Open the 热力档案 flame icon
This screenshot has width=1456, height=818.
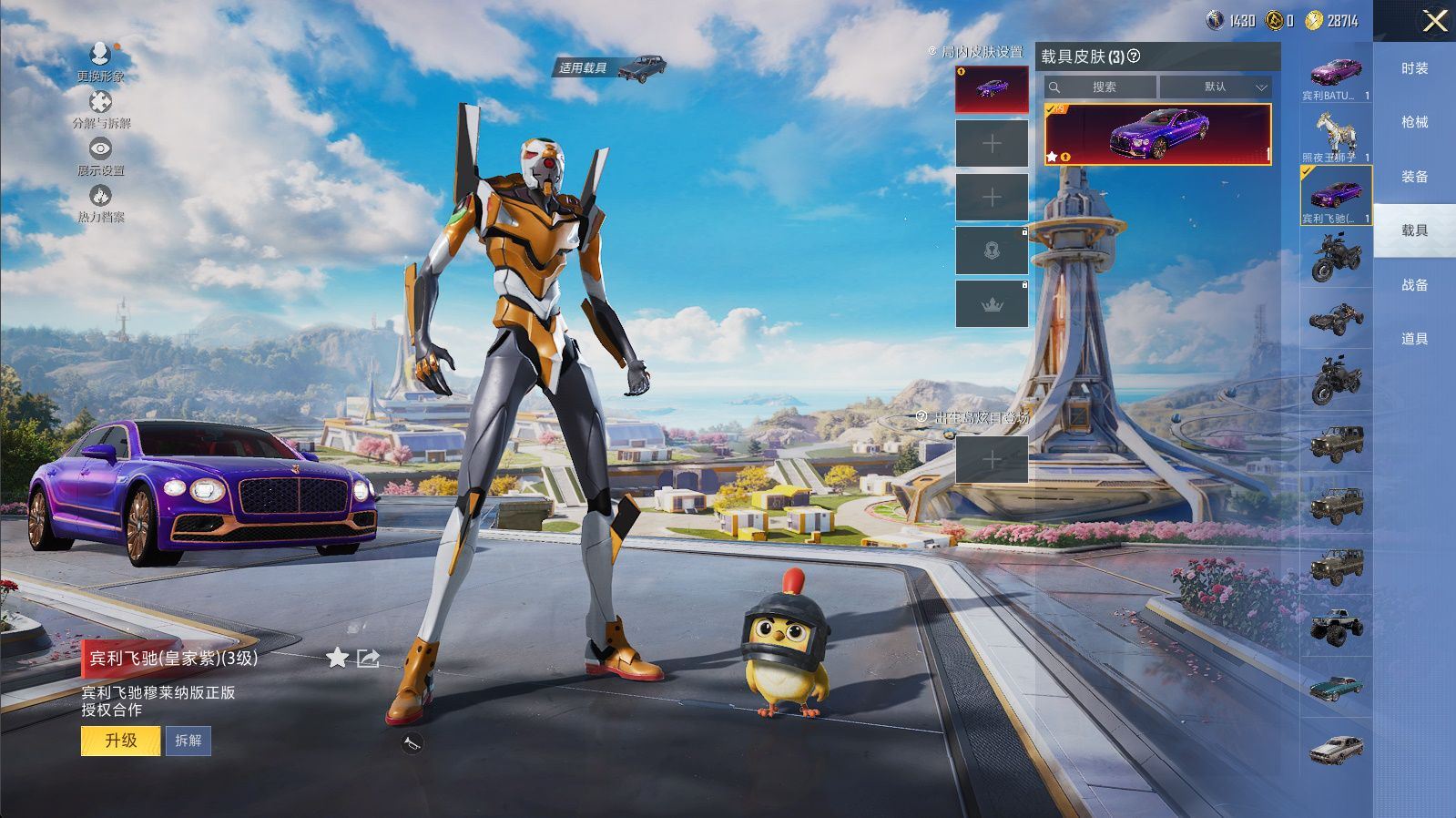pos(100,202)
